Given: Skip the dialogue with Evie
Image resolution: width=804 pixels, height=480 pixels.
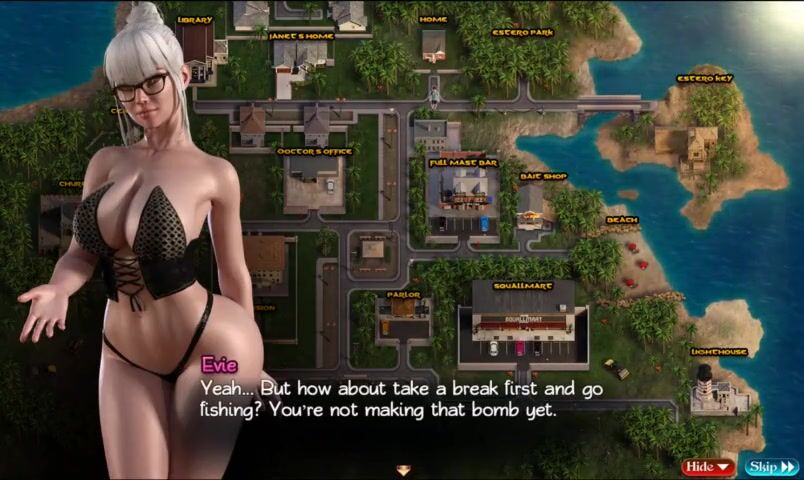Looking at the screenshot, I should [x=771, y=467].
